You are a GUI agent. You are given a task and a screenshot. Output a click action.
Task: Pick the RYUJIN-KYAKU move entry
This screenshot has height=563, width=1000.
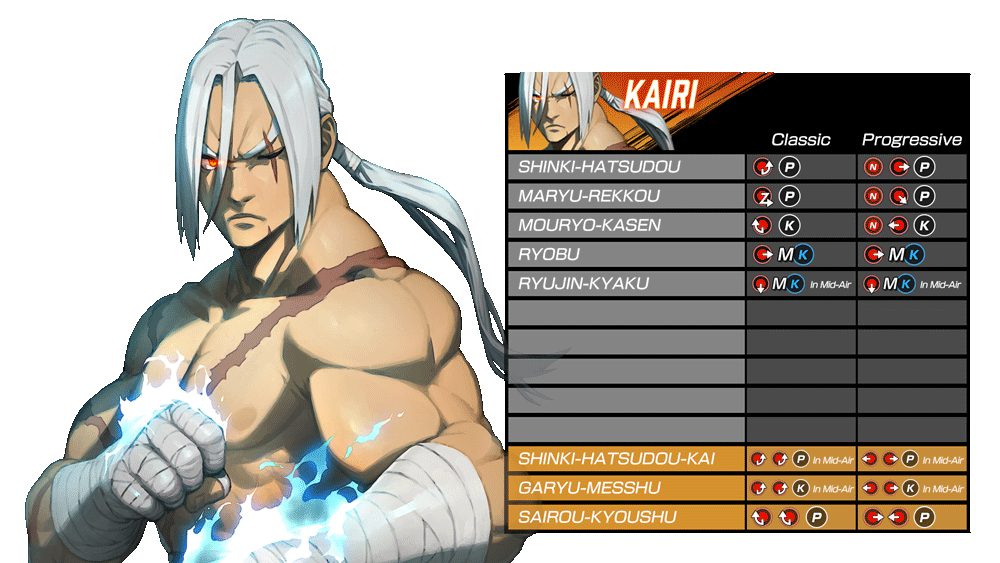point(626,284)
